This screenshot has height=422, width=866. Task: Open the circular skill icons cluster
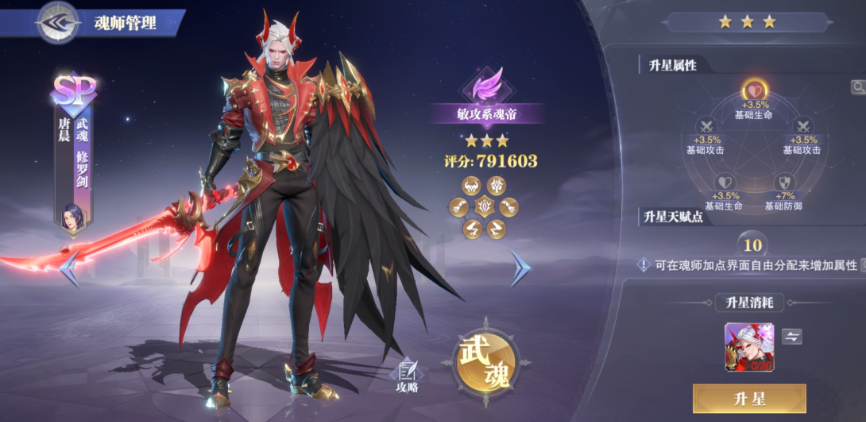click(485, 207)
